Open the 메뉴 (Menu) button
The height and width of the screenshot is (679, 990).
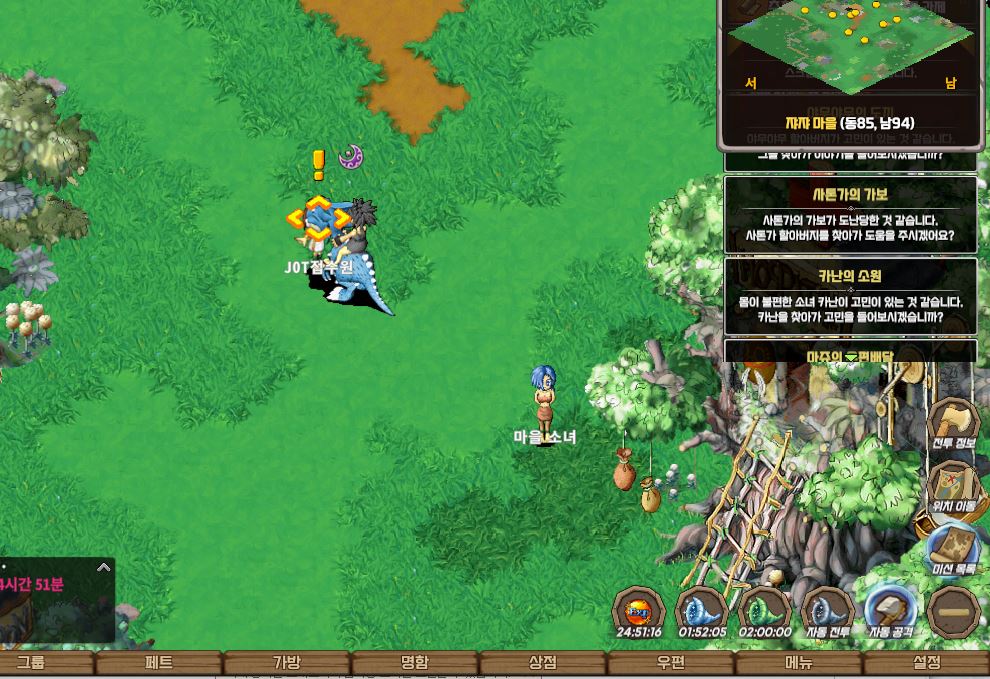(799, 662)
